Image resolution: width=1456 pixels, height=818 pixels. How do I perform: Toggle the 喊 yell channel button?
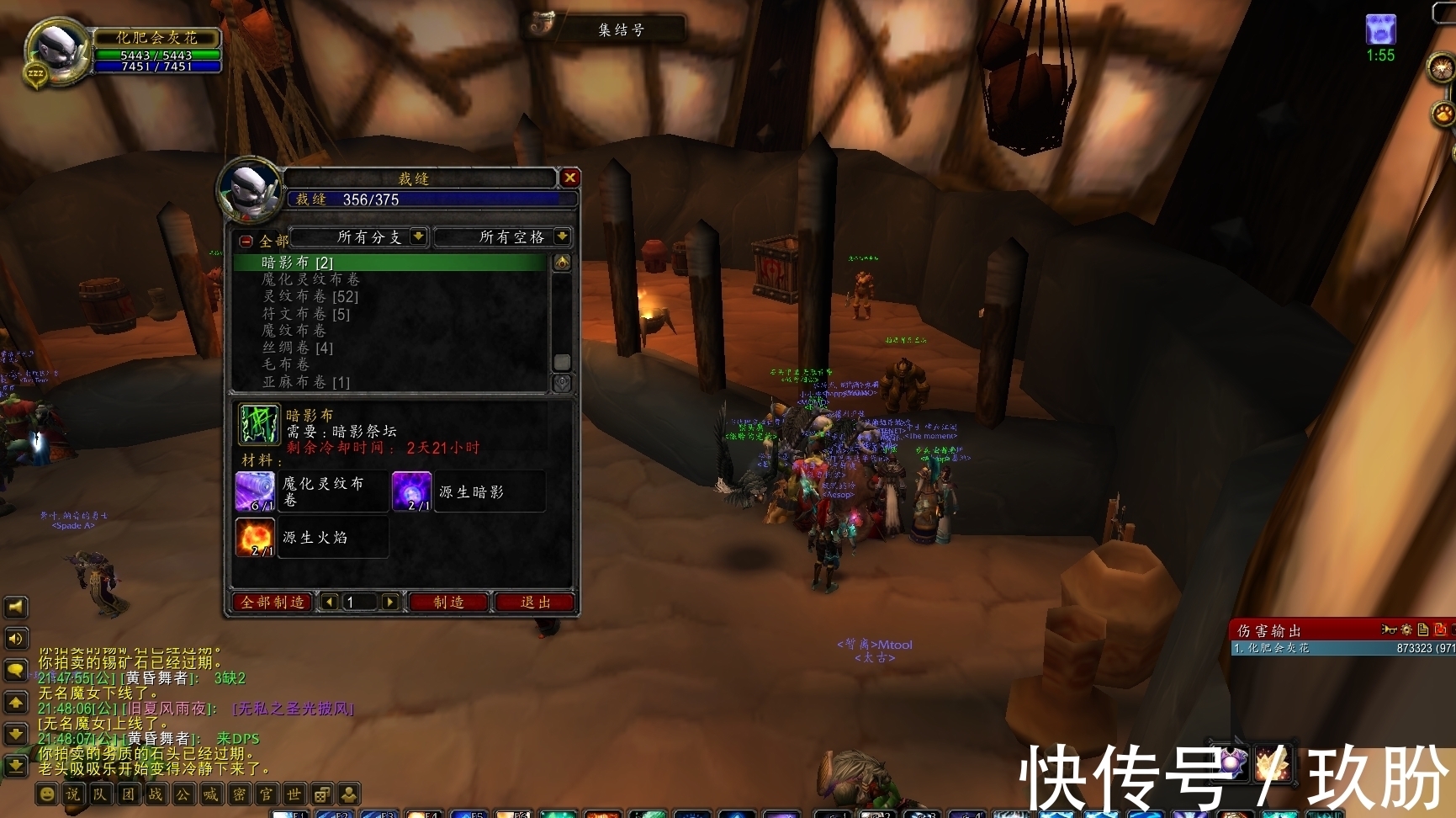click(x=209, y=794)
